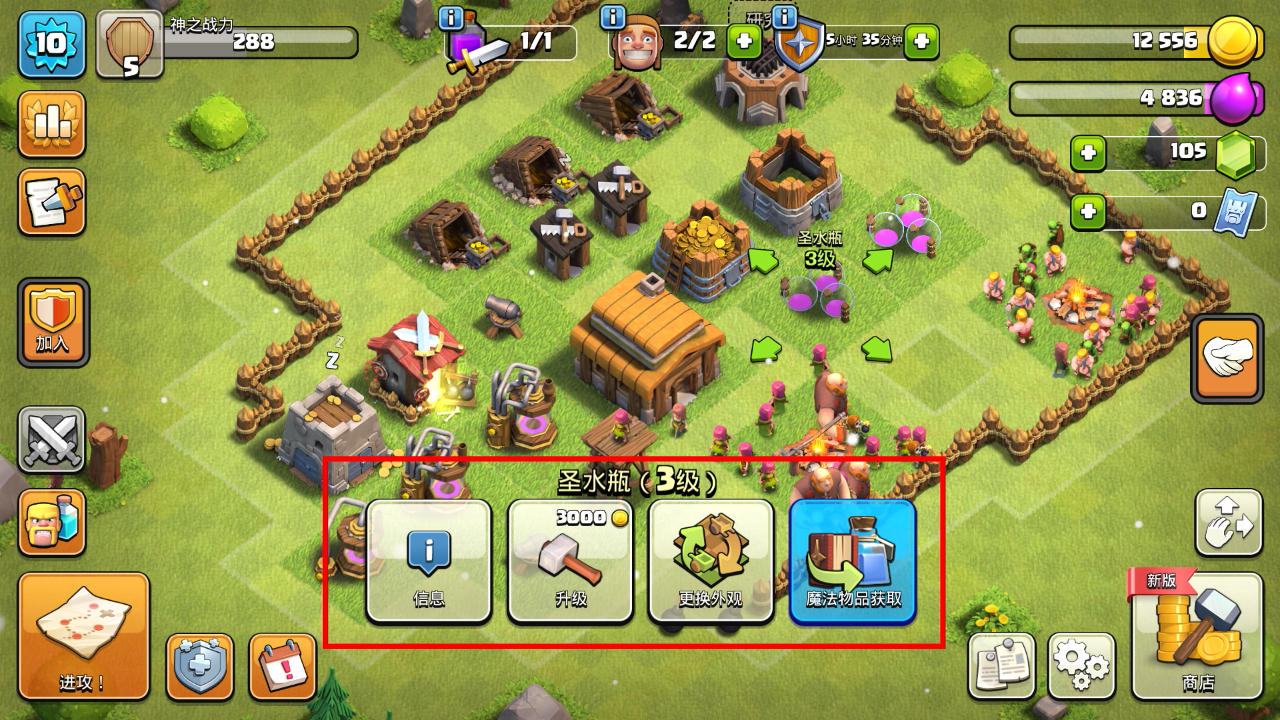Toggle the hand swap layout button
Viewport: 1280px width, 720px height.
coord(1228,522)
